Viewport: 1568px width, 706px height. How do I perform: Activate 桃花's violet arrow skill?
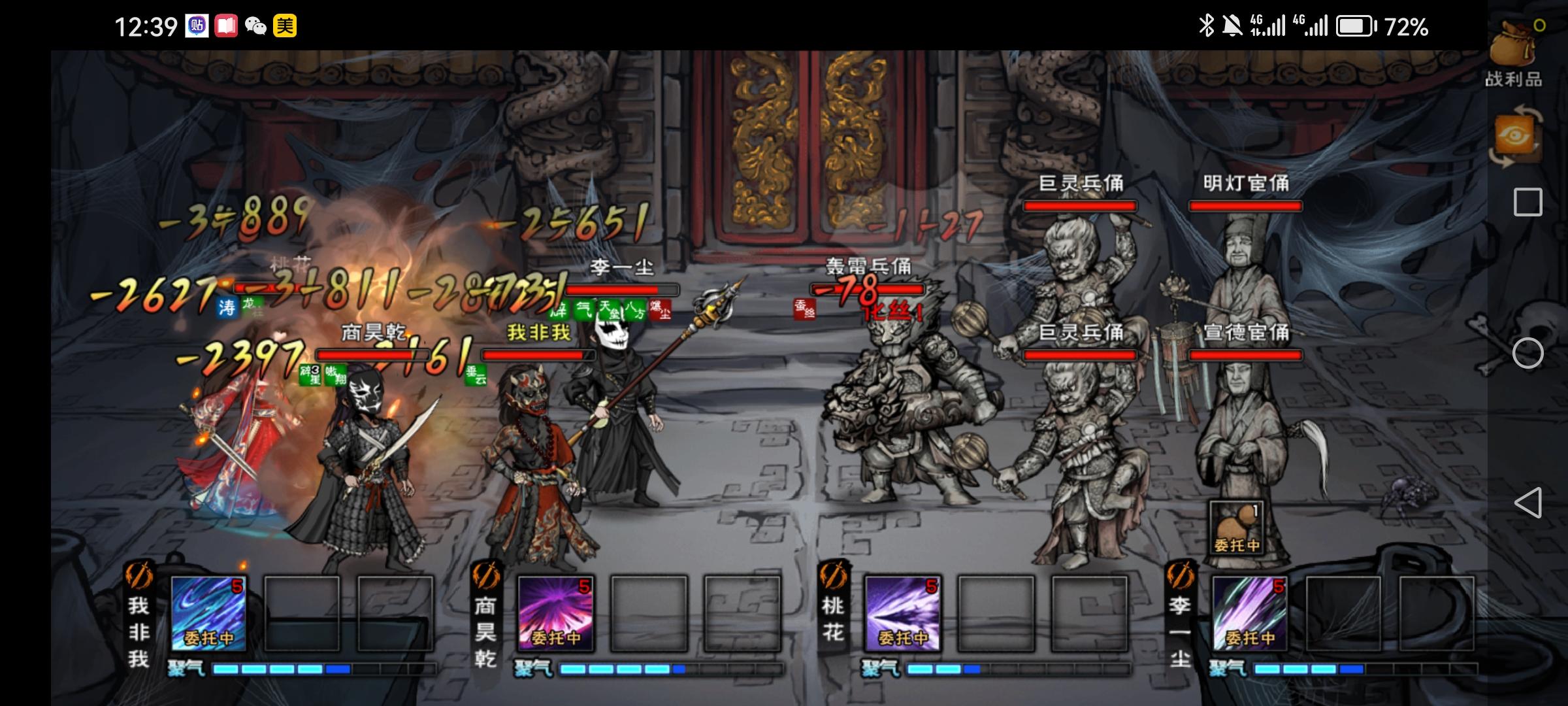(x=902, y=613)
